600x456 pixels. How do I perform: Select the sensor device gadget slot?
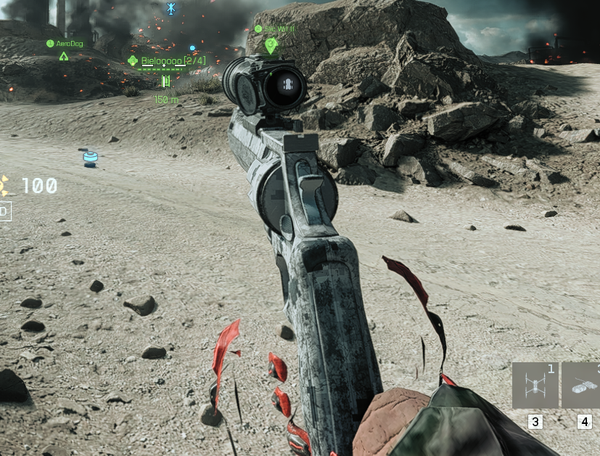click(x=582, y=386)
